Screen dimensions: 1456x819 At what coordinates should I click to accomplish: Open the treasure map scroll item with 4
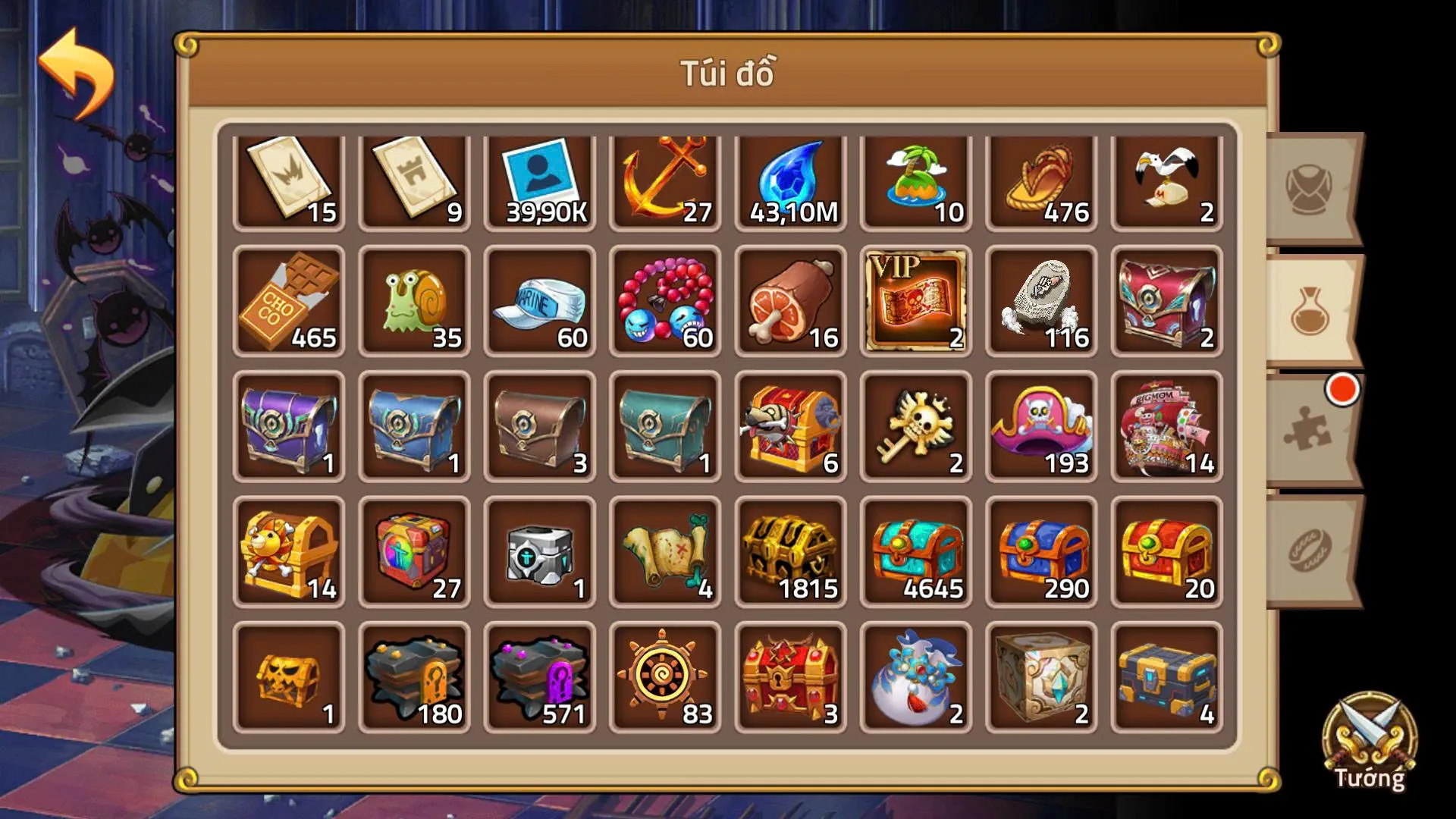click(x=664, y=552)
